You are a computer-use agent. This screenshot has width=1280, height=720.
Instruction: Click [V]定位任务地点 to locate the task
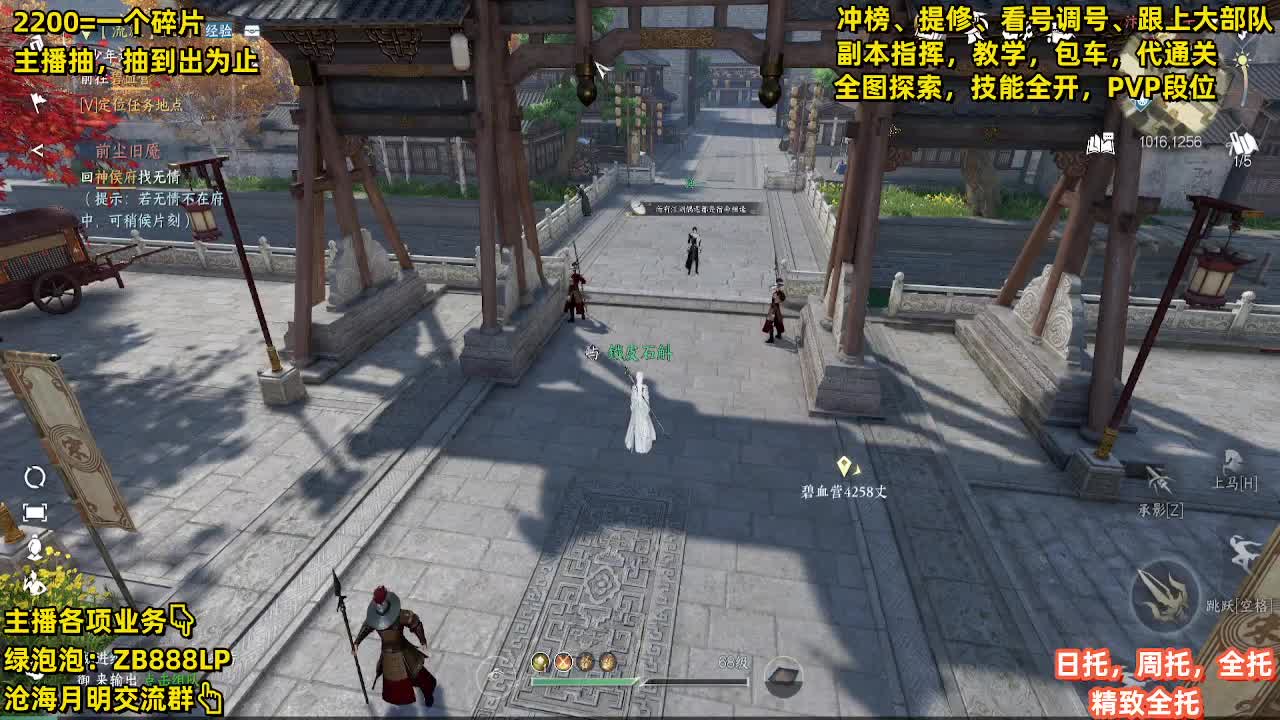[x=131, y=104]
